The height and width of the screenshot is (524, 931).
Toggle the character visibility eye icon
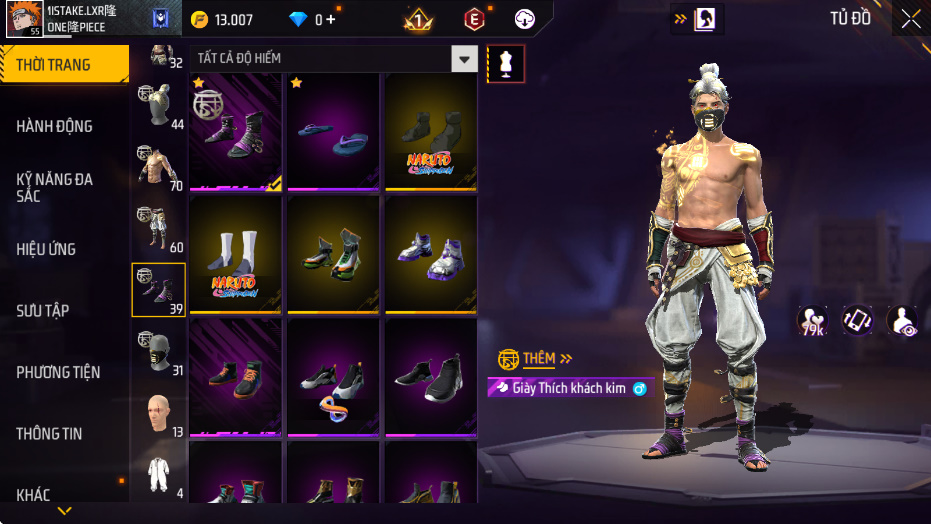(902, 321)
